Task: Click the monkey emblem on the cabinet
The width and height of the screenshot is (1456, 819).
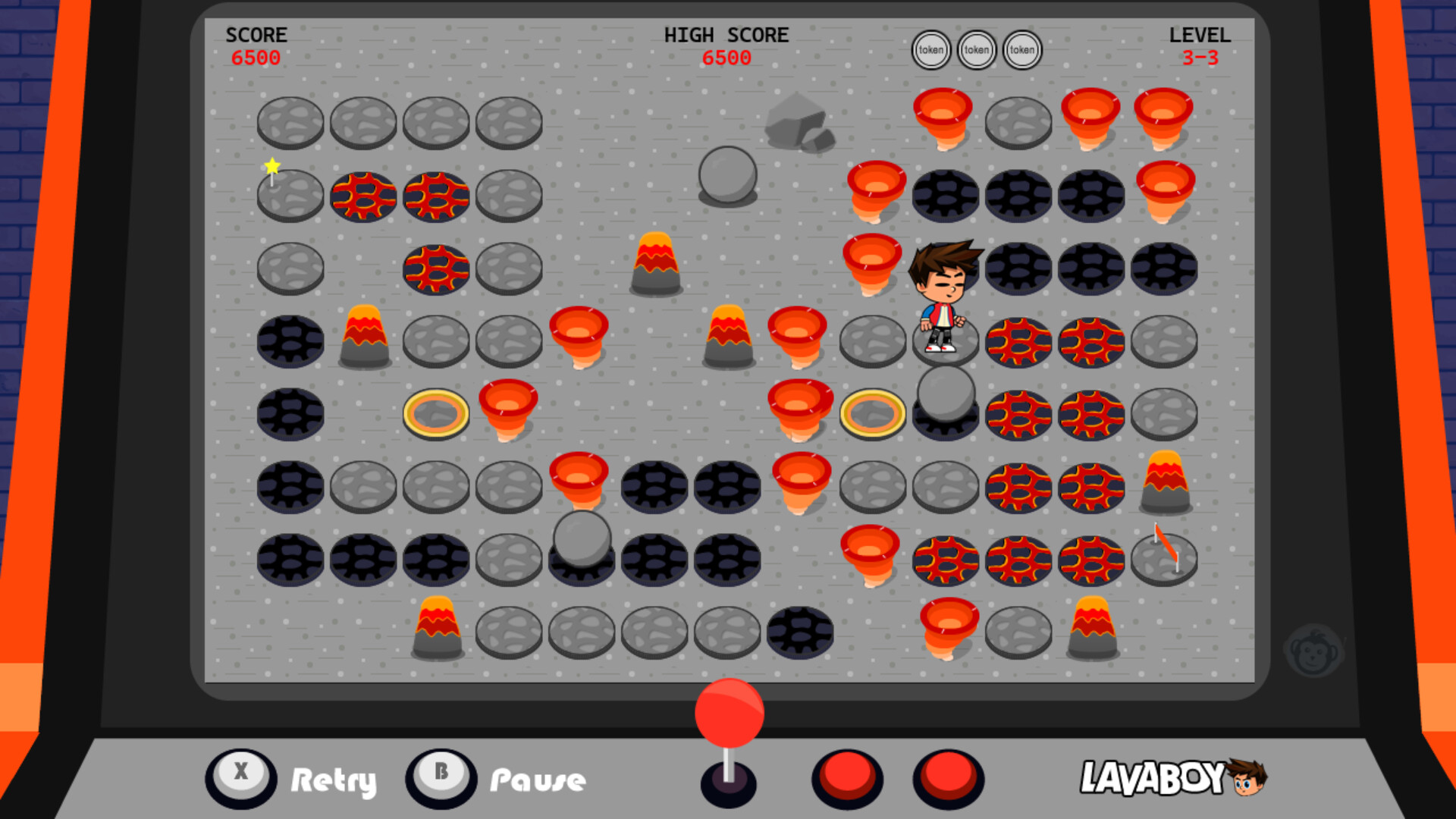Action: tap(1314, 648)
